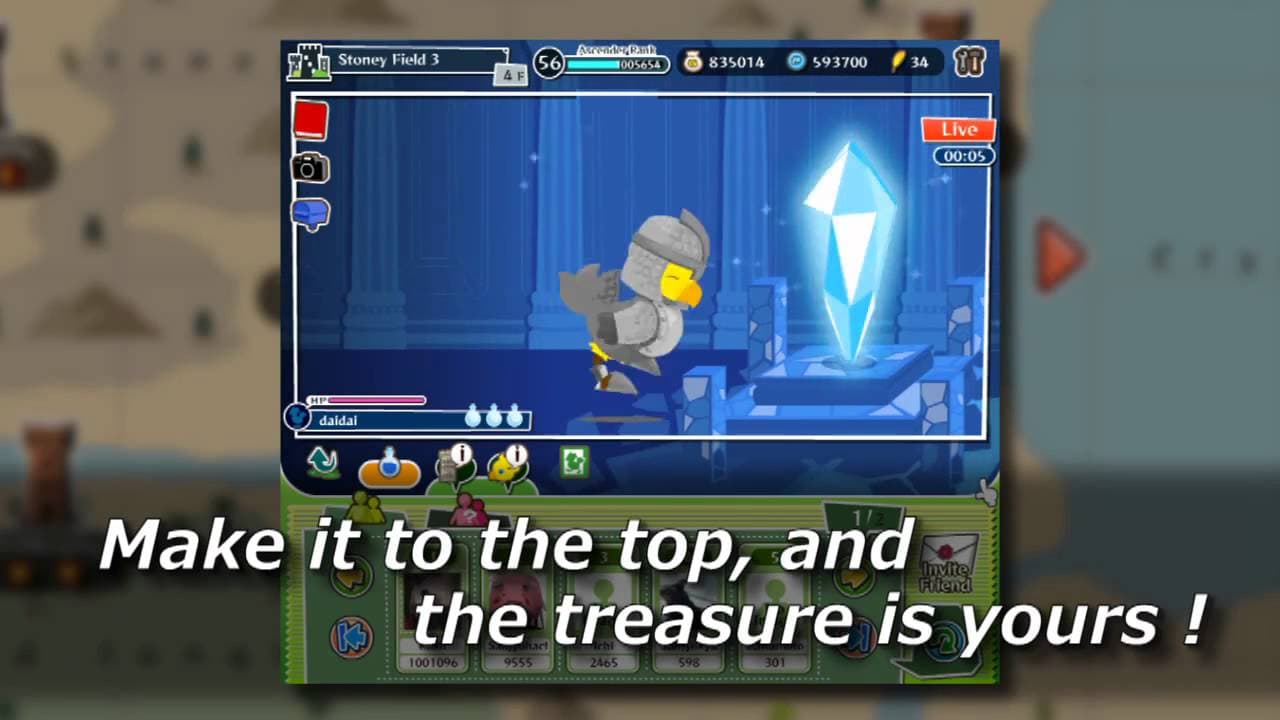Advance friends with the yellow right arrow
1280x720 pixels.
click(855, 580)
